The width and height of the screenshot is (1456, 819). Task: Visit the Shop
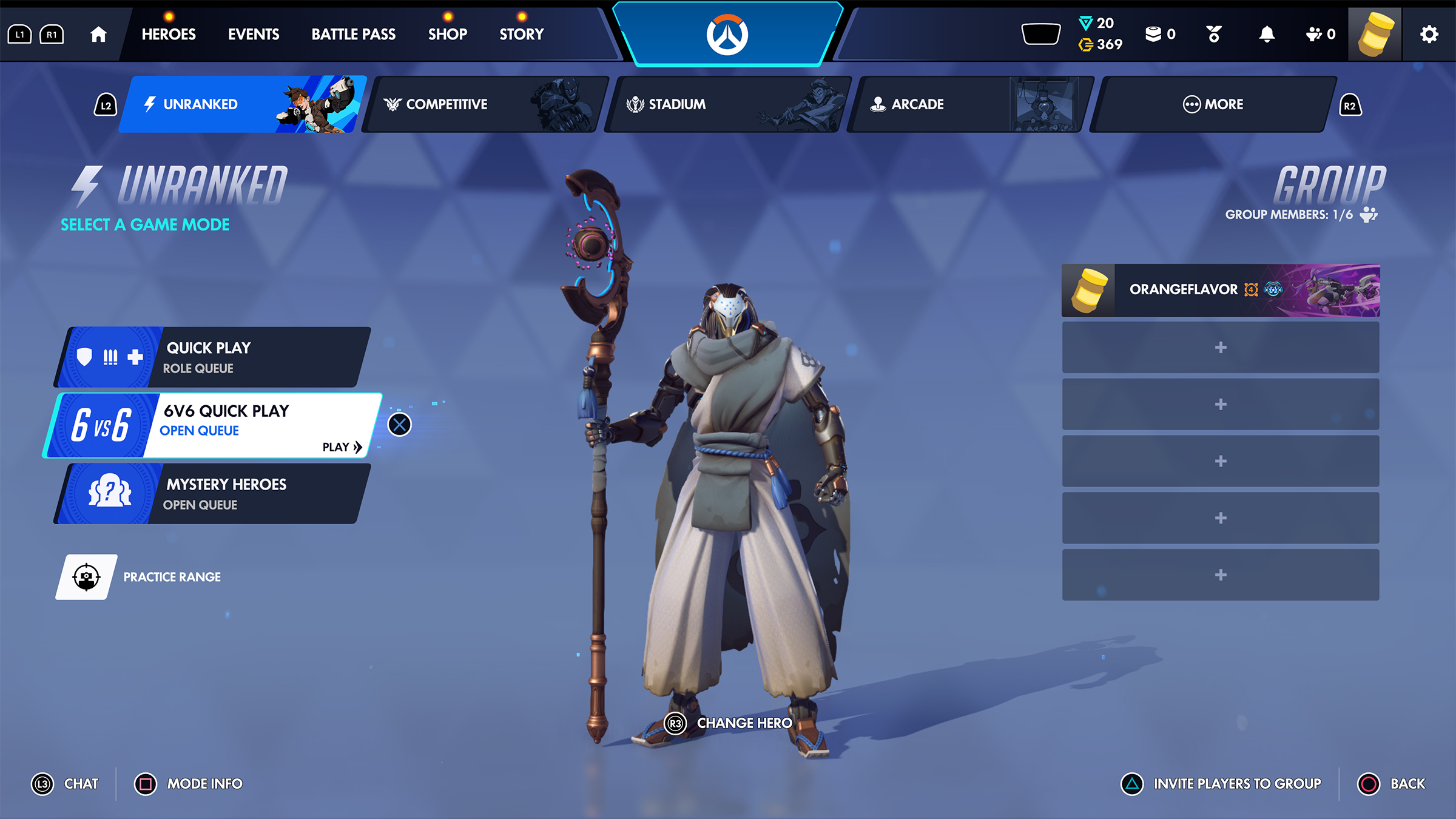point(448,35)
